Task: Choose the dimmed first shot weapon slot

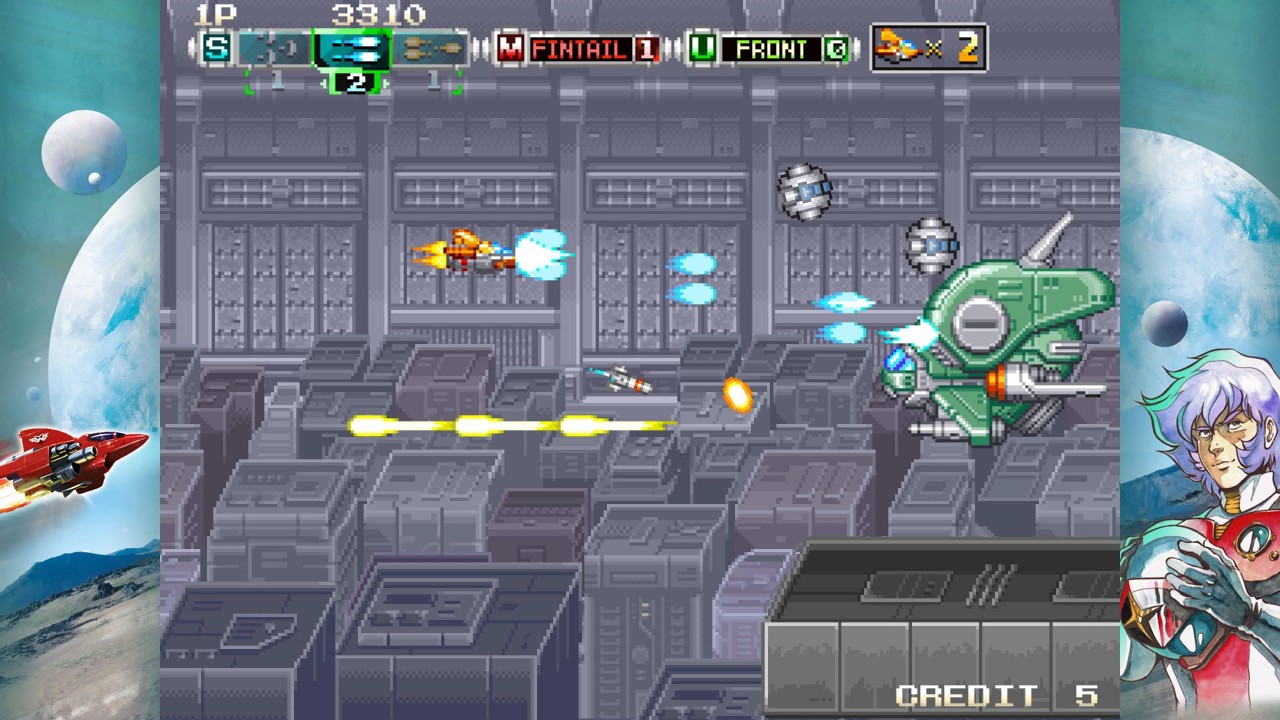Action: tap(274, 48)
